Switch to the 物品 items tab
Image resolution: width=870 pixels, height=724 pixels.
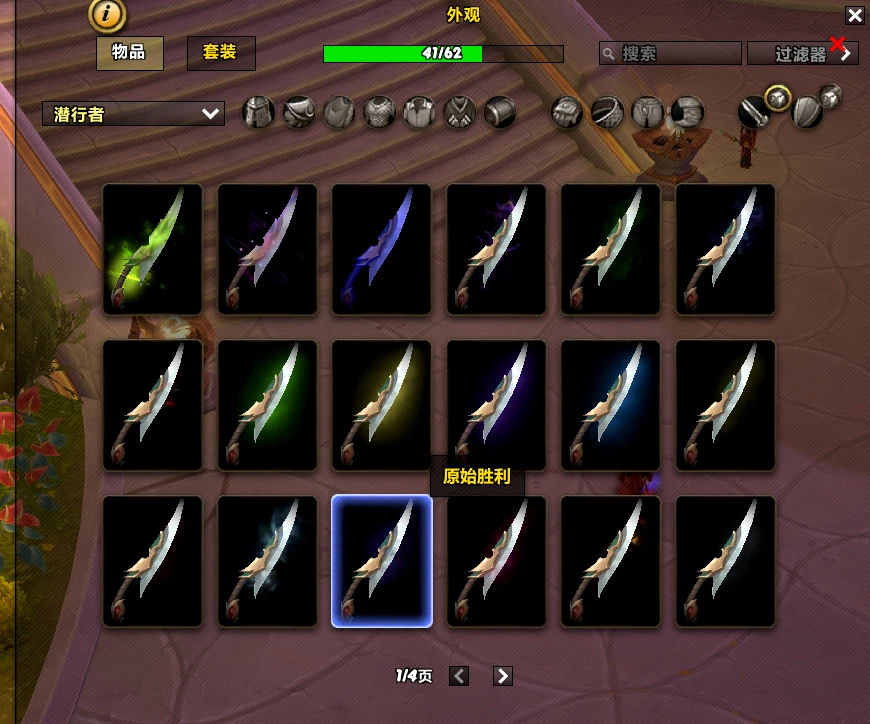[x=129, y=53]
